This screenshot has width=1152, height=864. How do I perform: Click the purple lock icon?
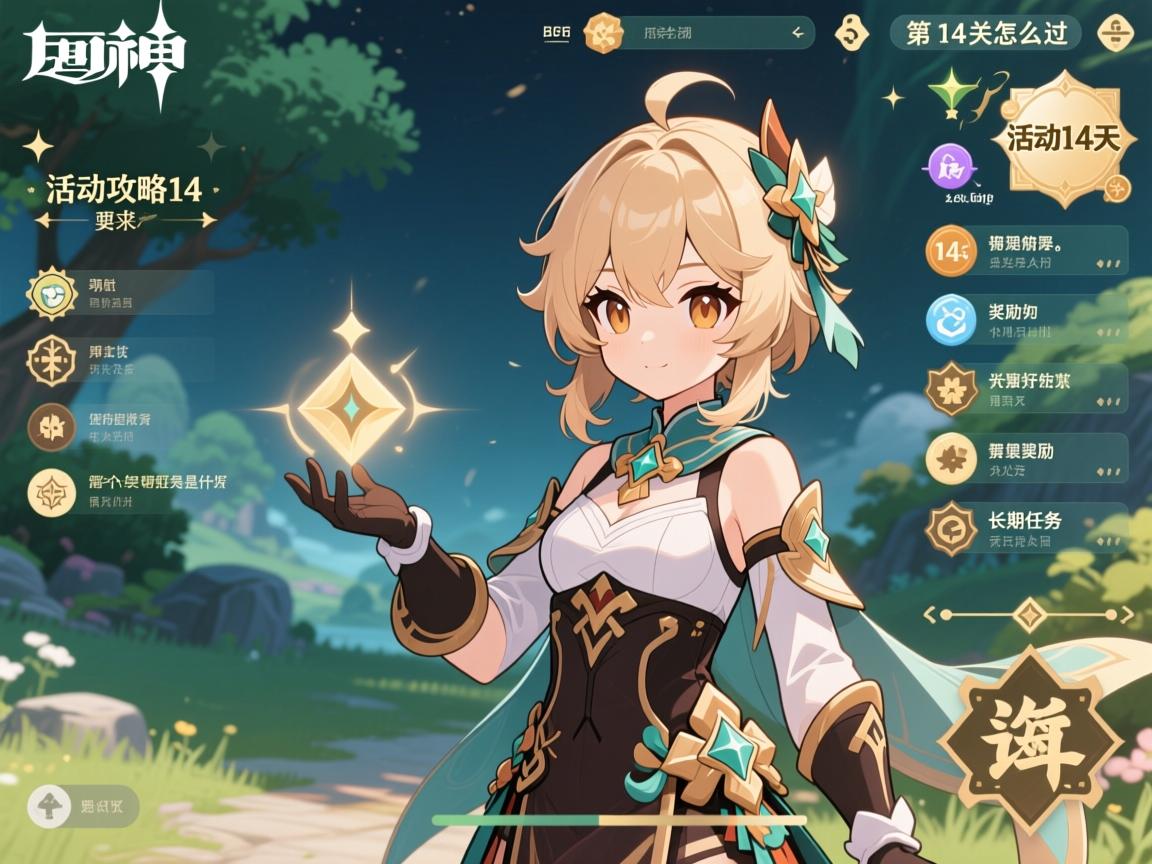click(x=952, y=167)
